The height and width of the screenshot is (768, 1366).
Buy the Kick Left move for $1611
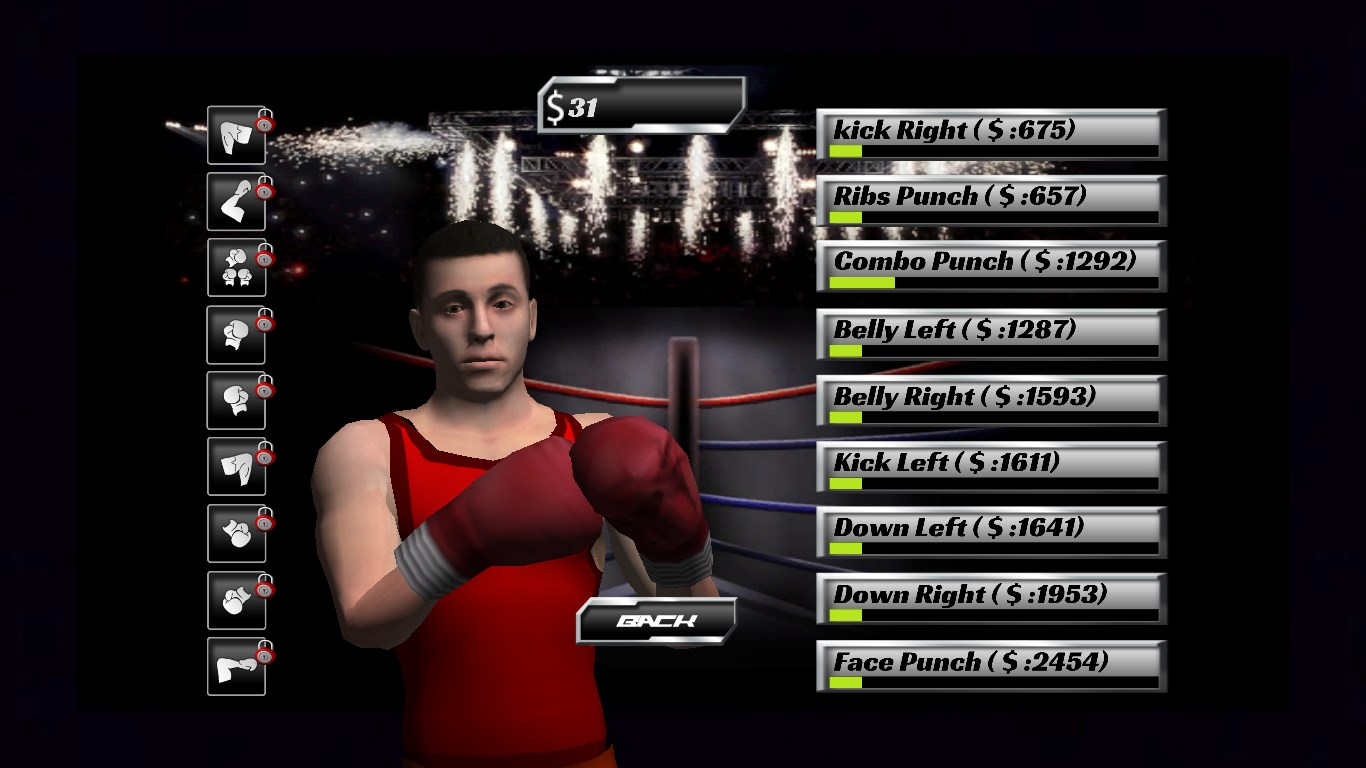click(x=991, y=467)
